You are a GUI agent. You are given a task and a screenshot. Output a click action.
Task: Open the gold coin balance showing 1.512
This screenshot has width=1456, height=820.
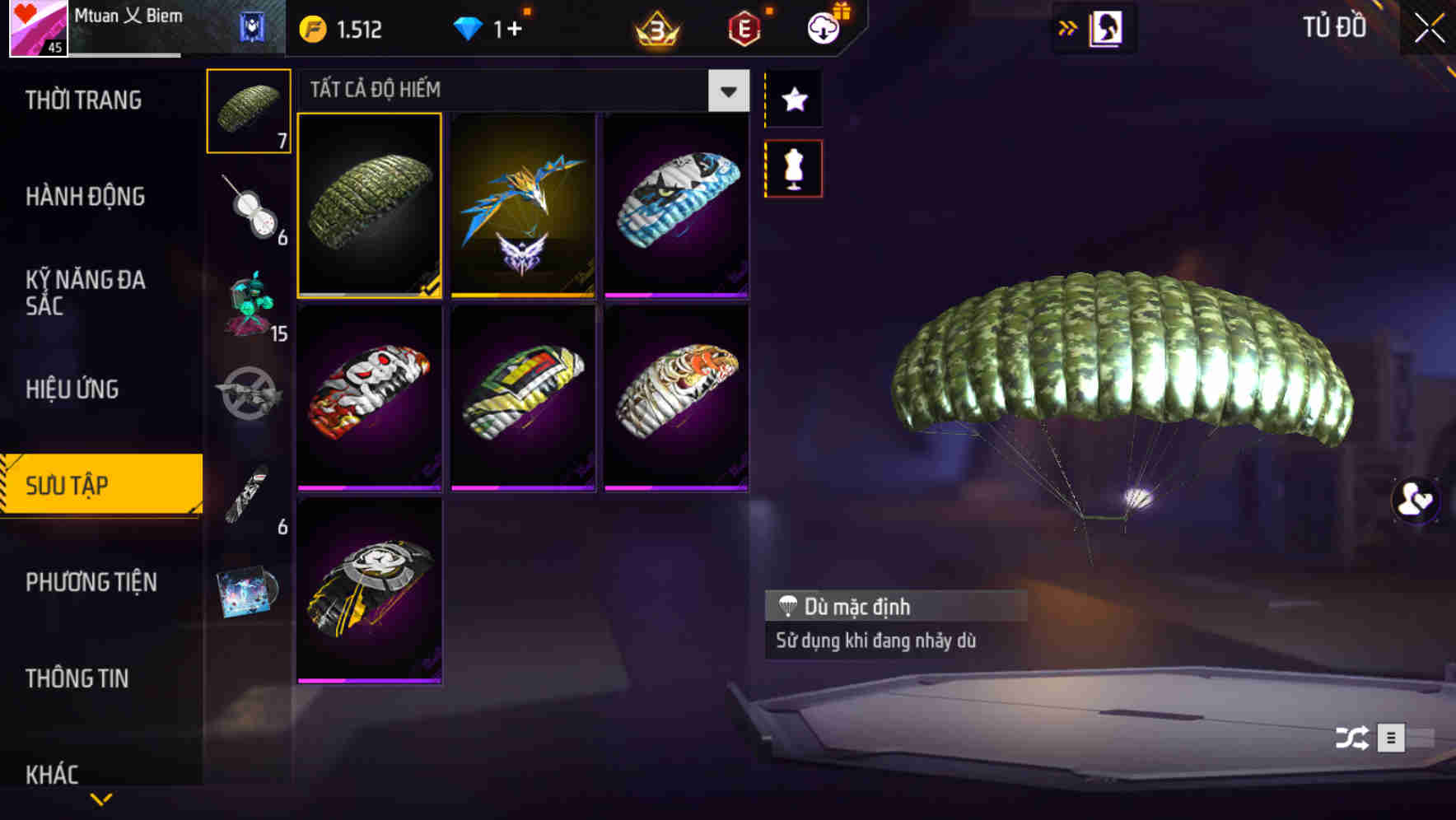(x=339, y=28)
